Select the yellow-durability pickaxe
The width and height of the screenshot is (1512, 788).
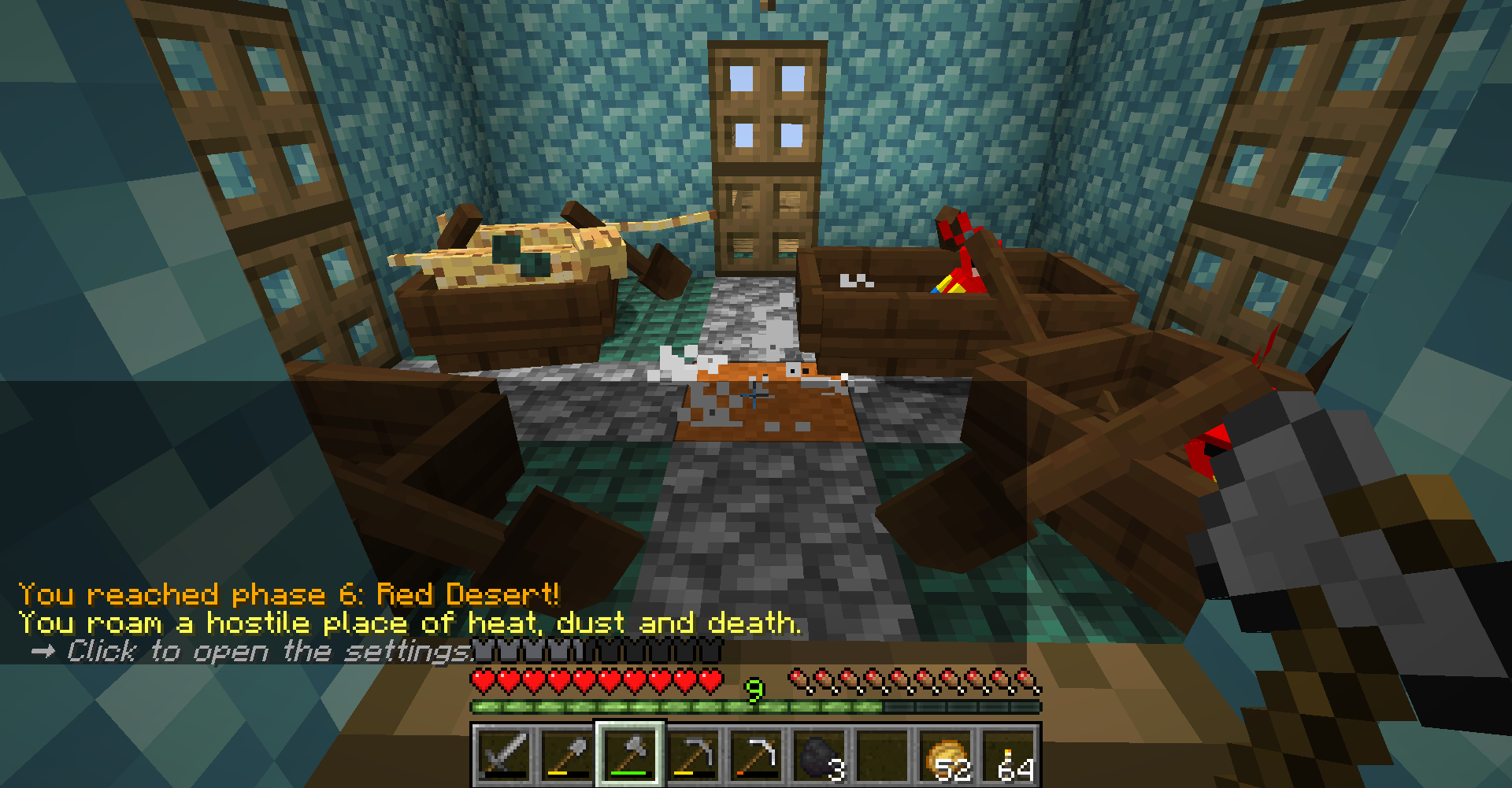pyautogui.click(x=697, y=756)
